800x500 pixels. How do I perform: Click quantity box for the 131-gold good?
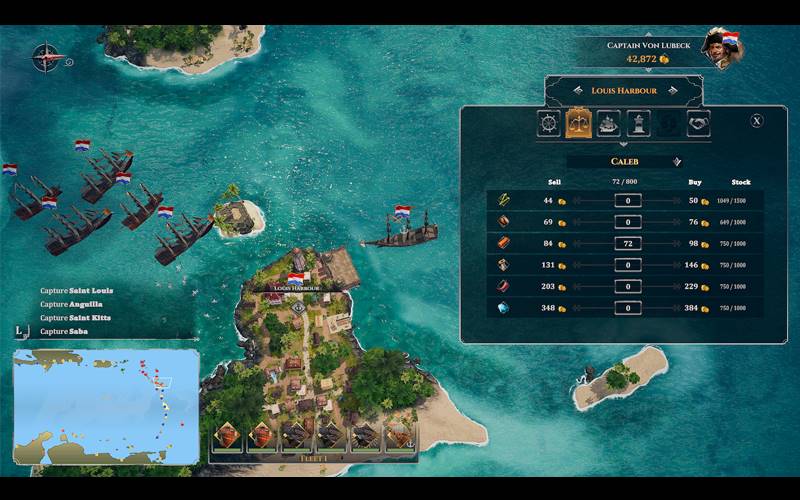(x=628, y=265)
